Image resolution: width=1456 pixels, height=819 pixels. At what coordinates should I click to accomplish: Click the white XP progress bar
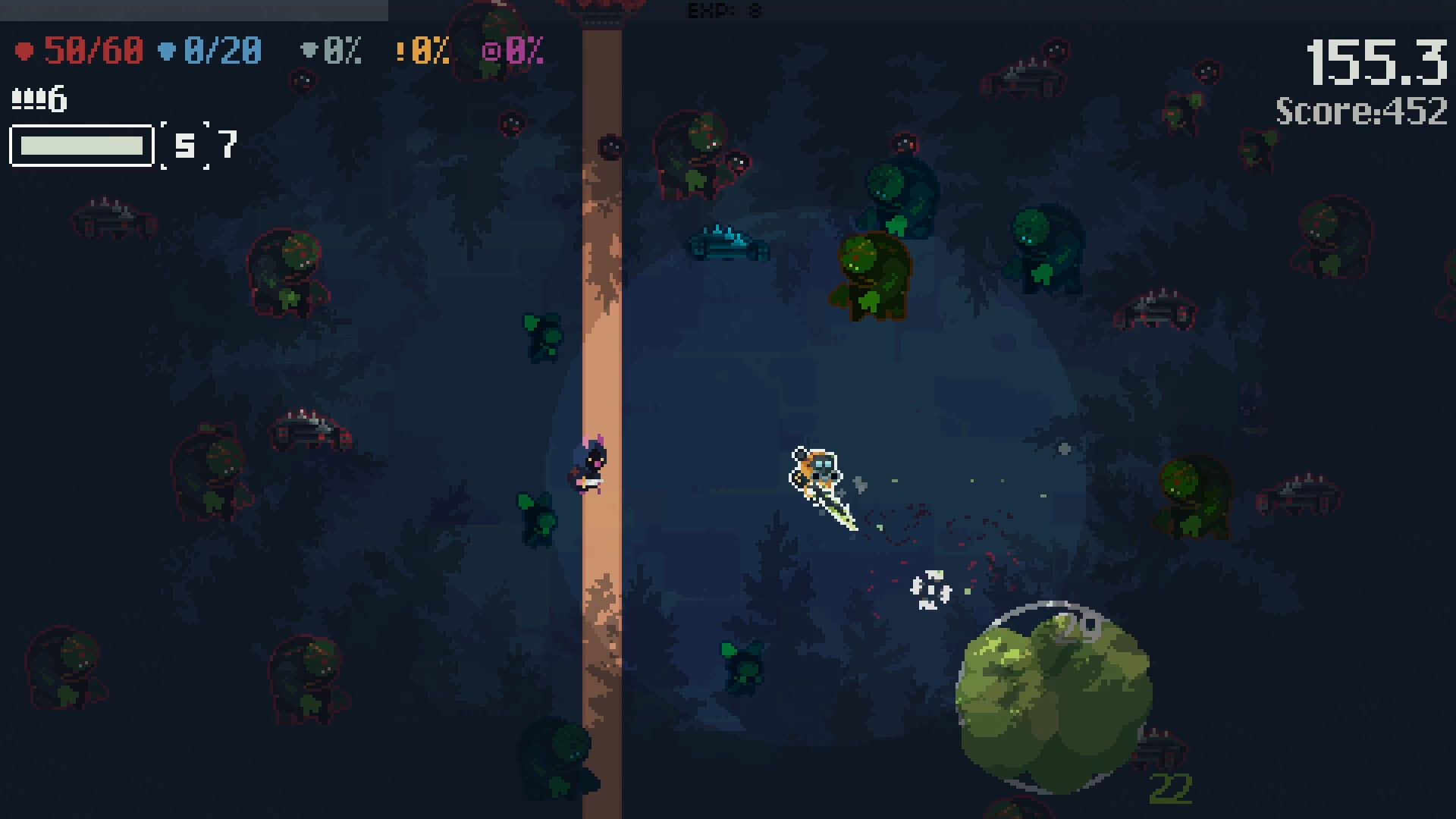coord(80,146)
